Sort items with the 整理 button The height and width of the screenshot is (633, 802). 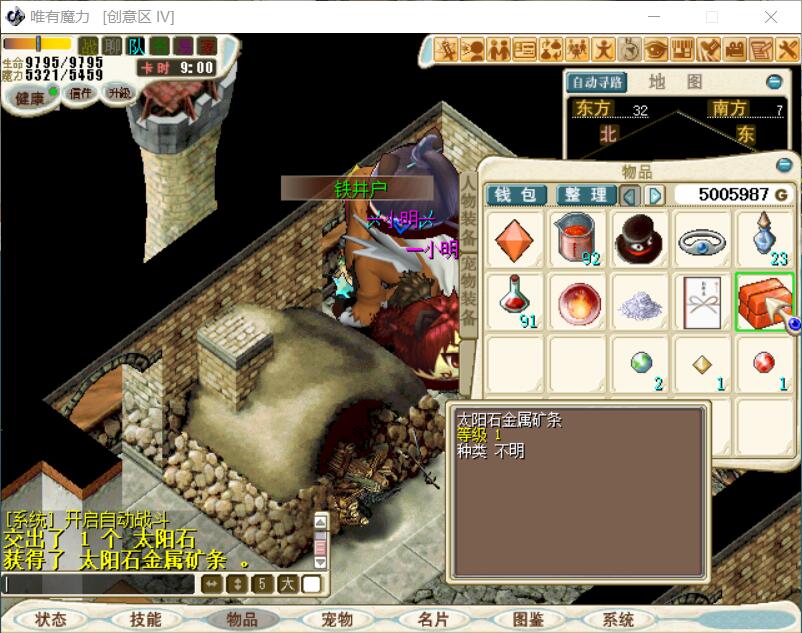click(x=584, y=195)
